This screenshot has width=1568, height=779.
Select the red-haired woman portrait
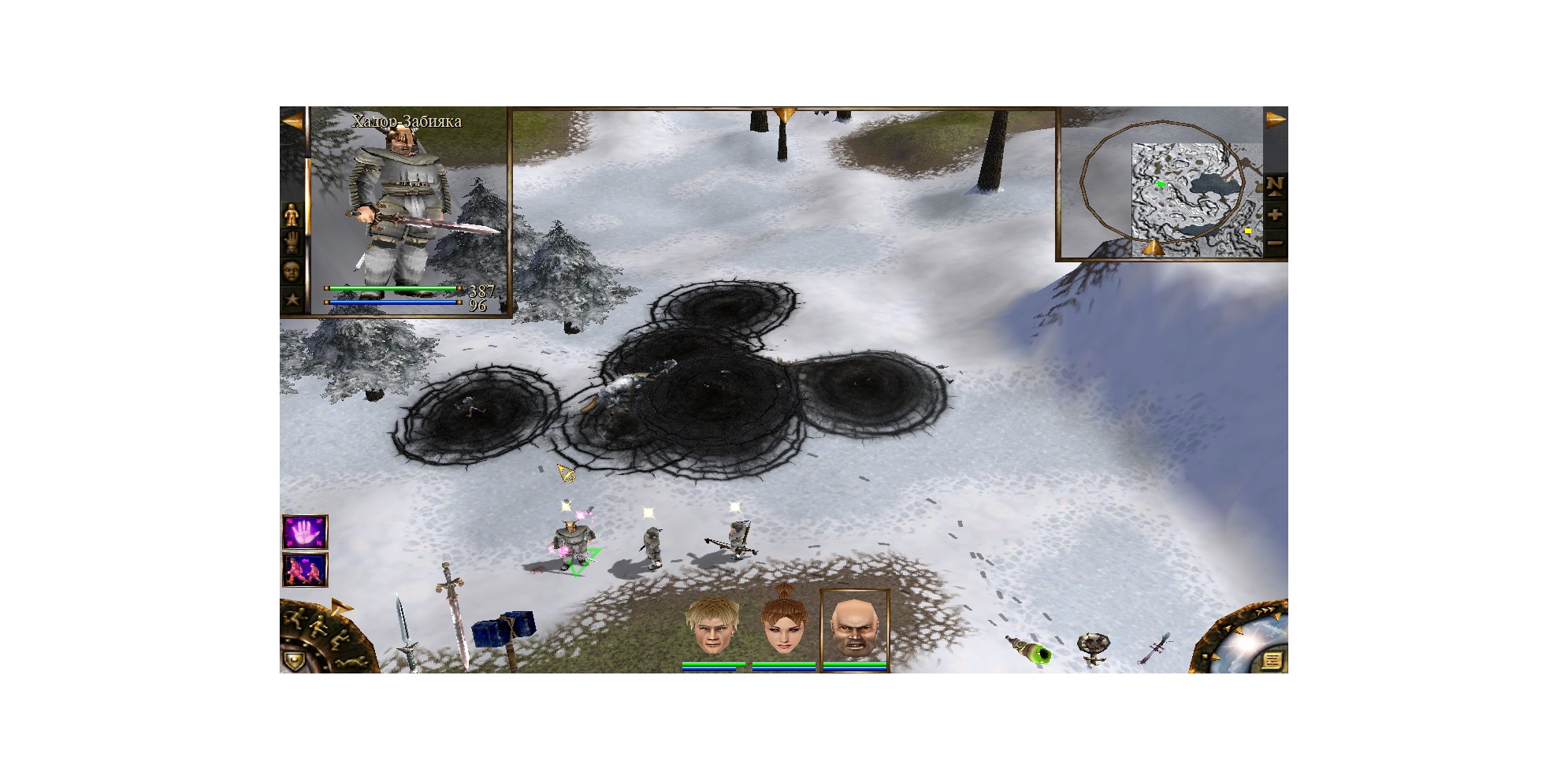pos(783,627)
